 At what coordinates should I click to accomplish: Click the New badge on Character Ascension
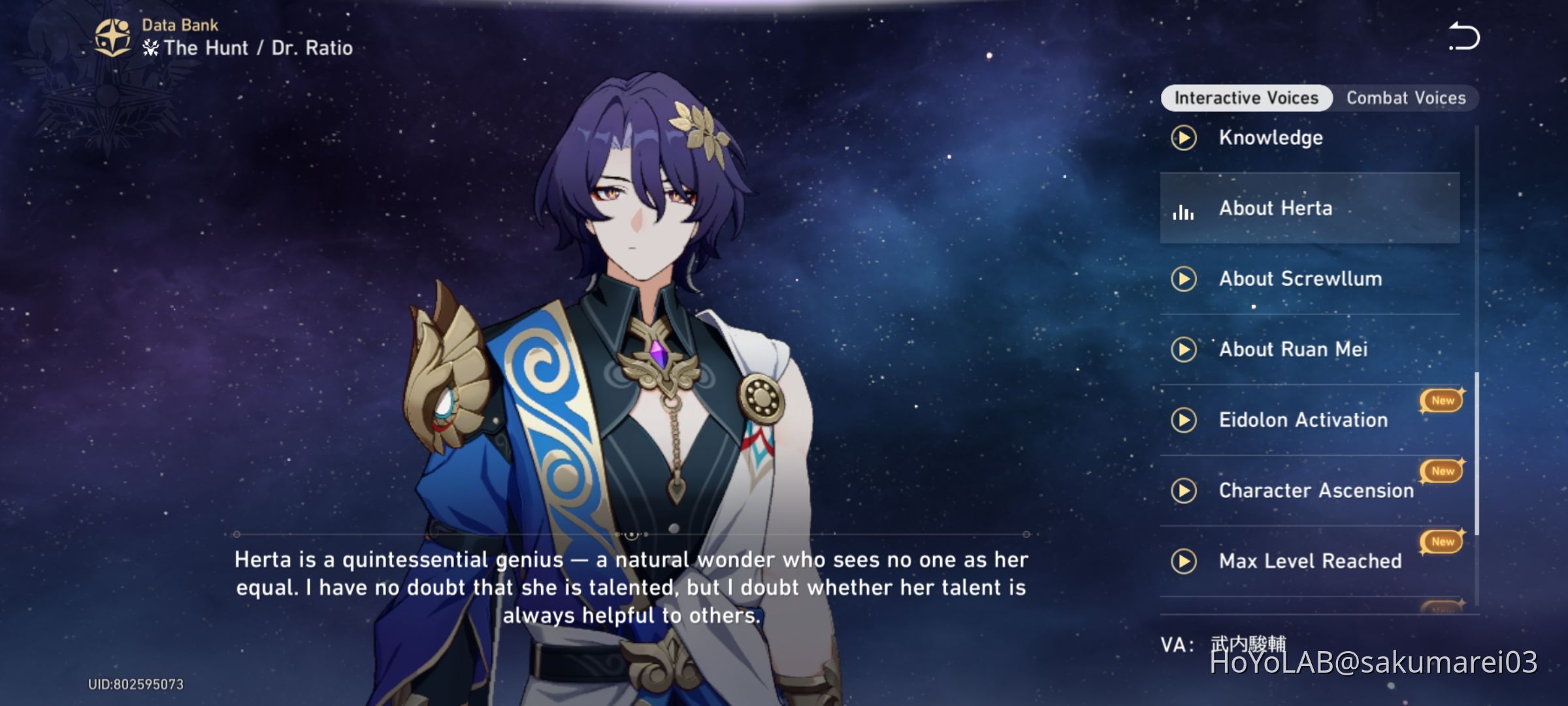click(1442, 471)
